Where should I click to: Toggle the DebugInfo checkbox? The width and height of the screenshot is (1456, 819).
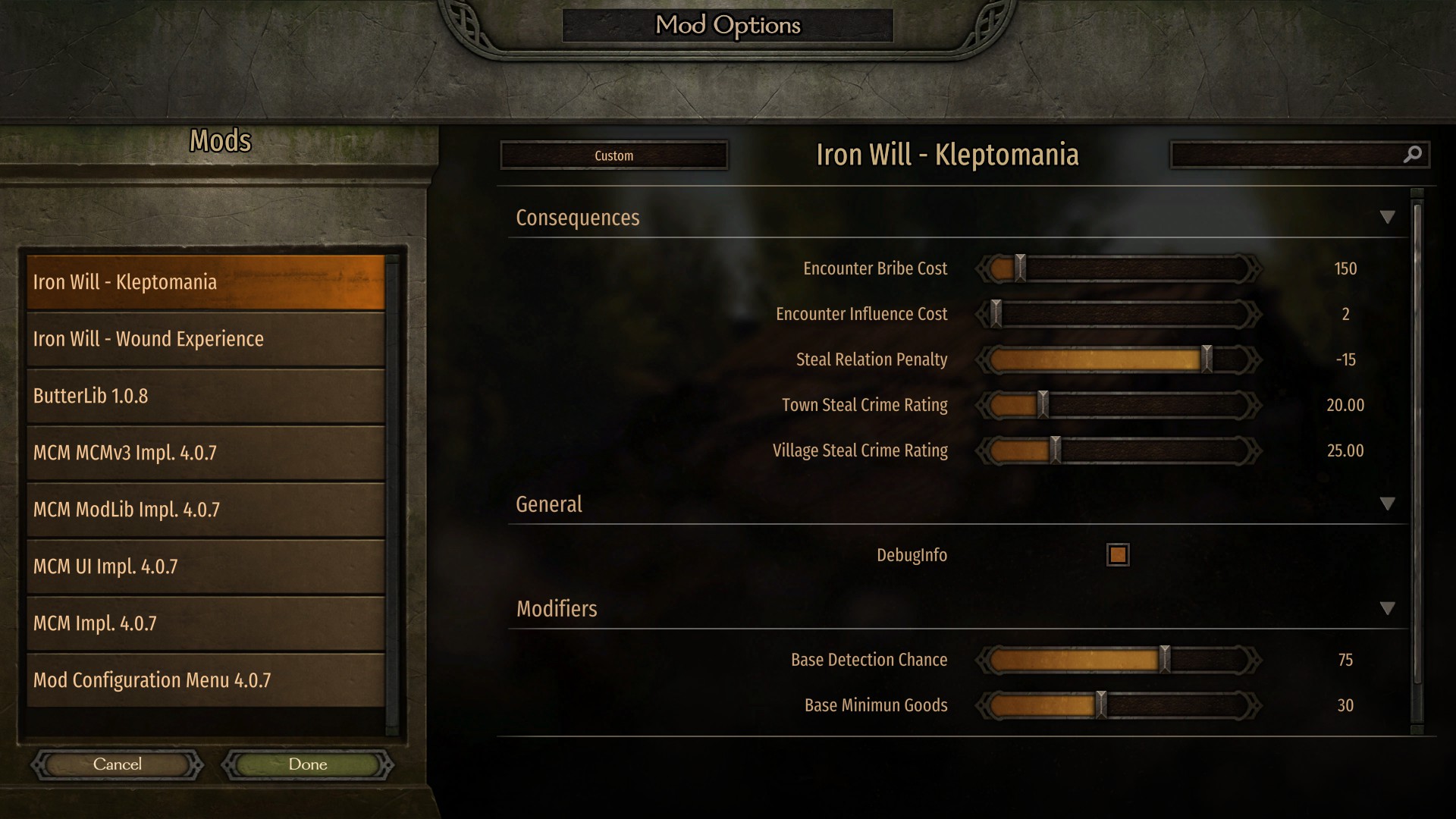1118,555
